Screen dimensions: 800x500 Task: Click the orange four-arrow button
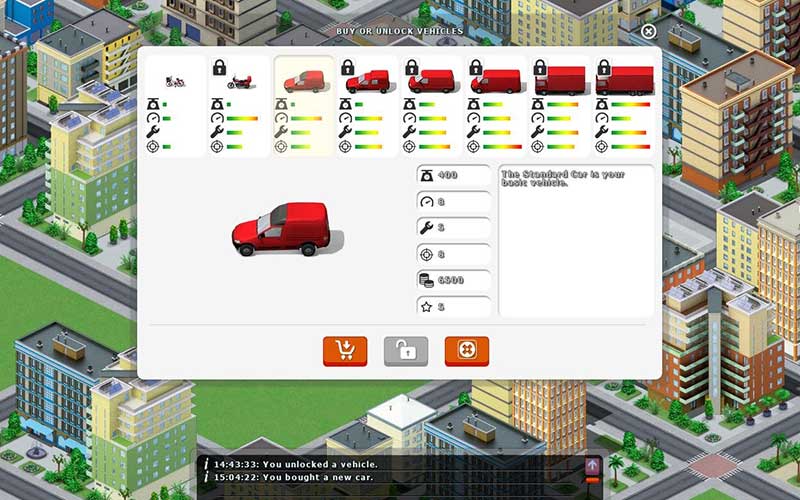click(467, 351)
